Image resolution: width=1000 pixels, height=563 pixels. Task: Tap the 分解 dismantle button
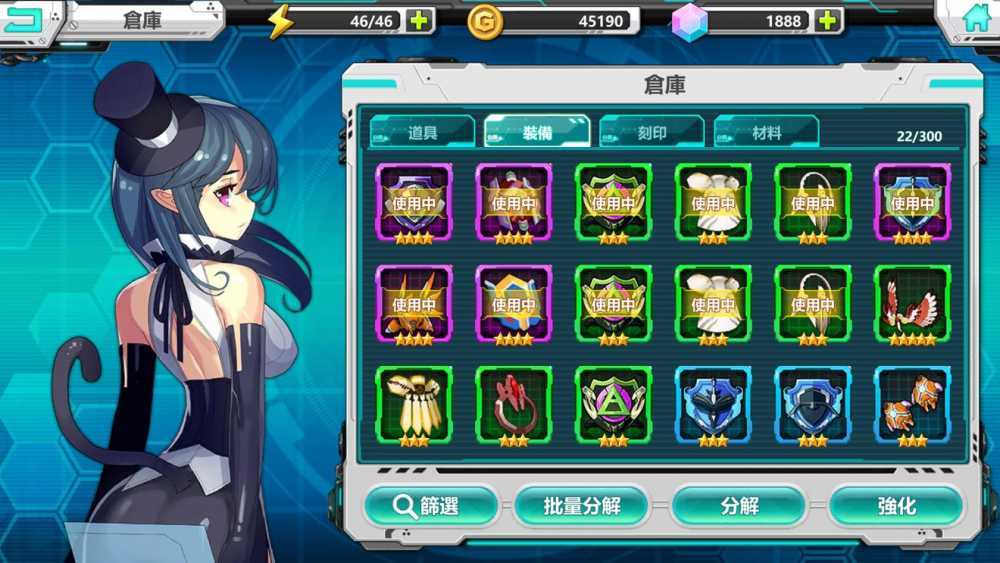tap(739, 506)
